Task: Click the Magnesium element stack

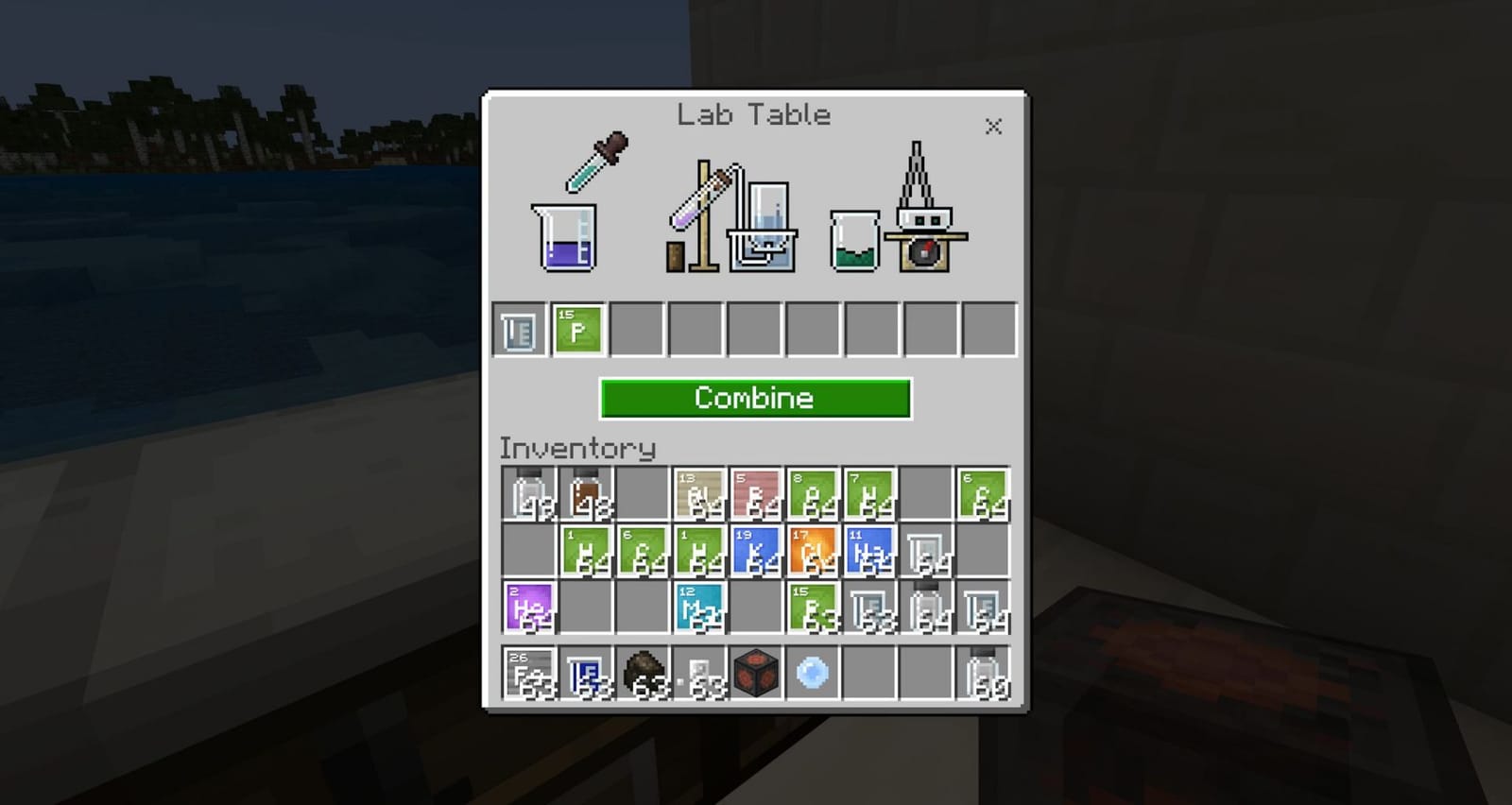Action: point(700,608)
